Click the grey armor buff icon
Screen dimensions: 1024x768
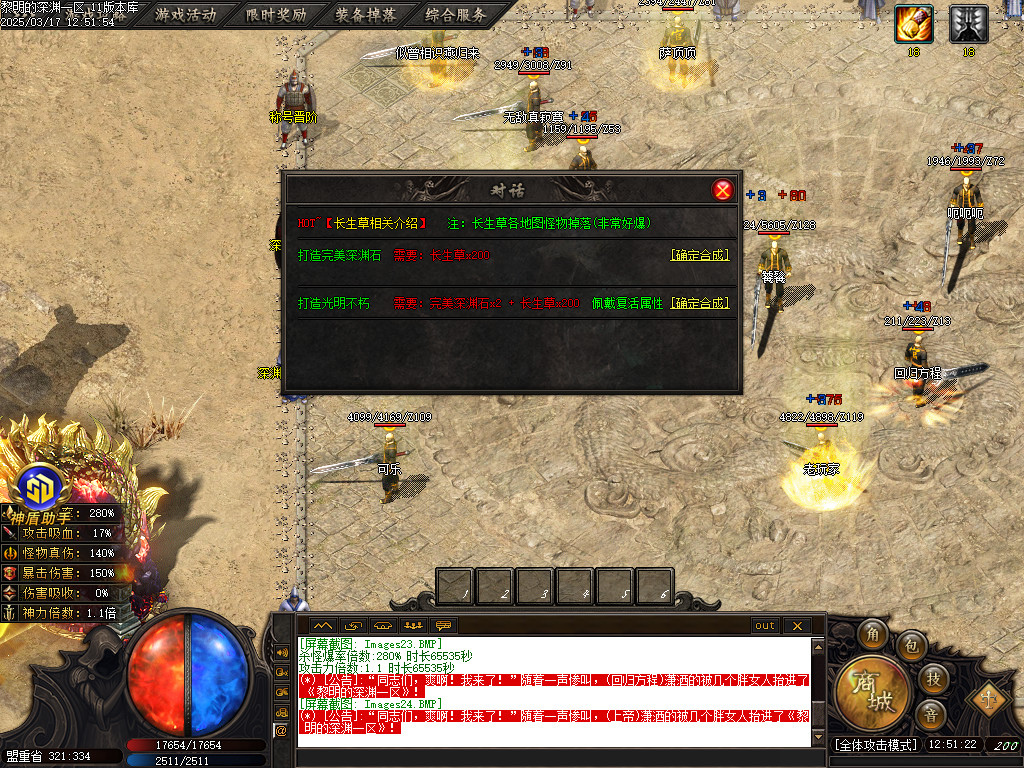968,23
